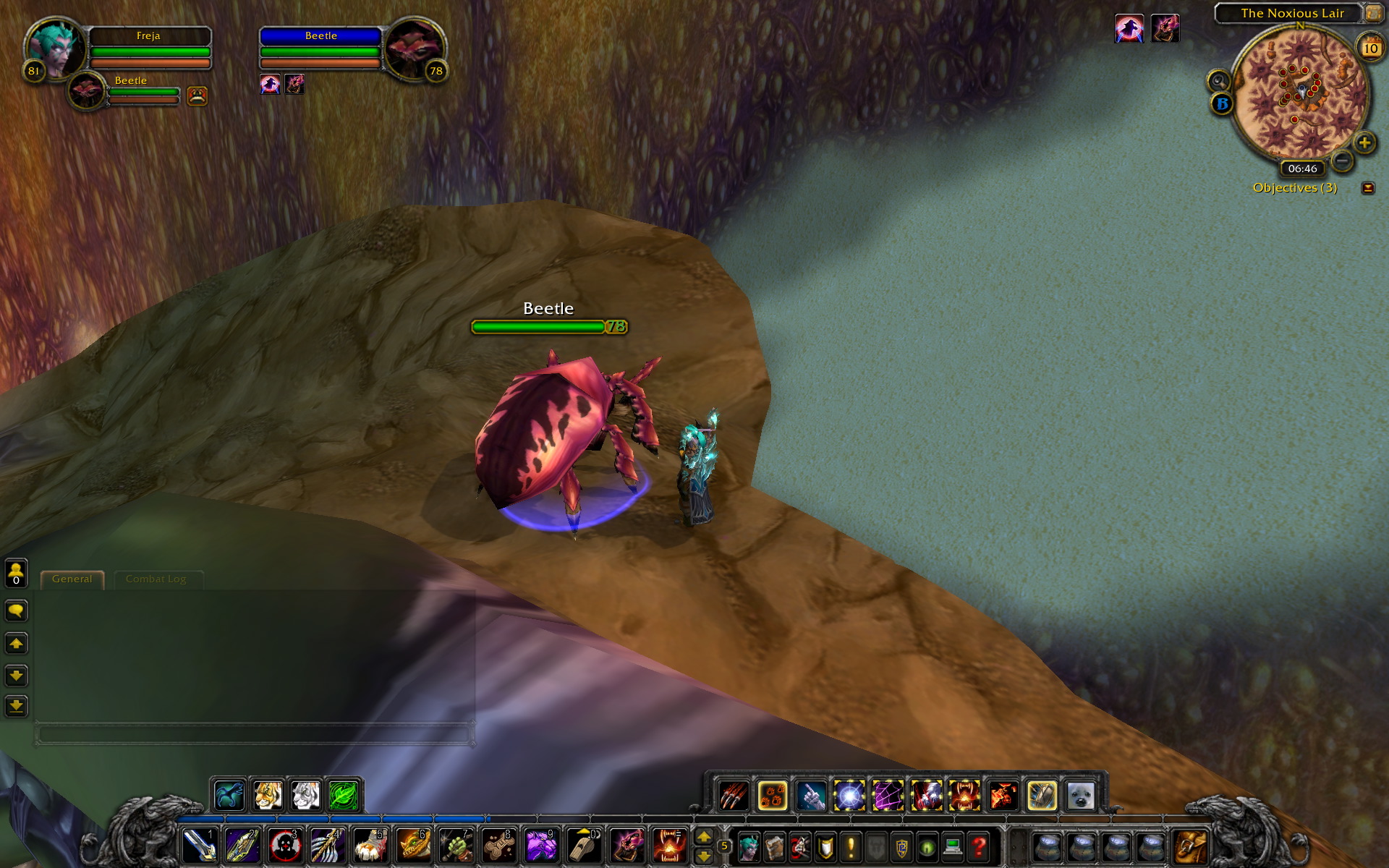Open the calendar button showing 10
This screenshot has width=1389, height=868.
pos(1369,48)
